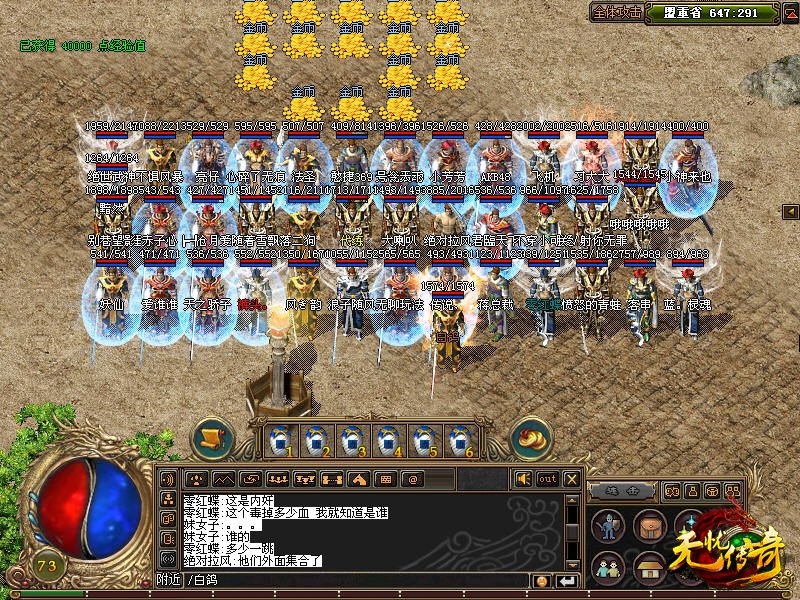Open the scroll icon round button
Viewport: 800px width, 600px height.
211,438
